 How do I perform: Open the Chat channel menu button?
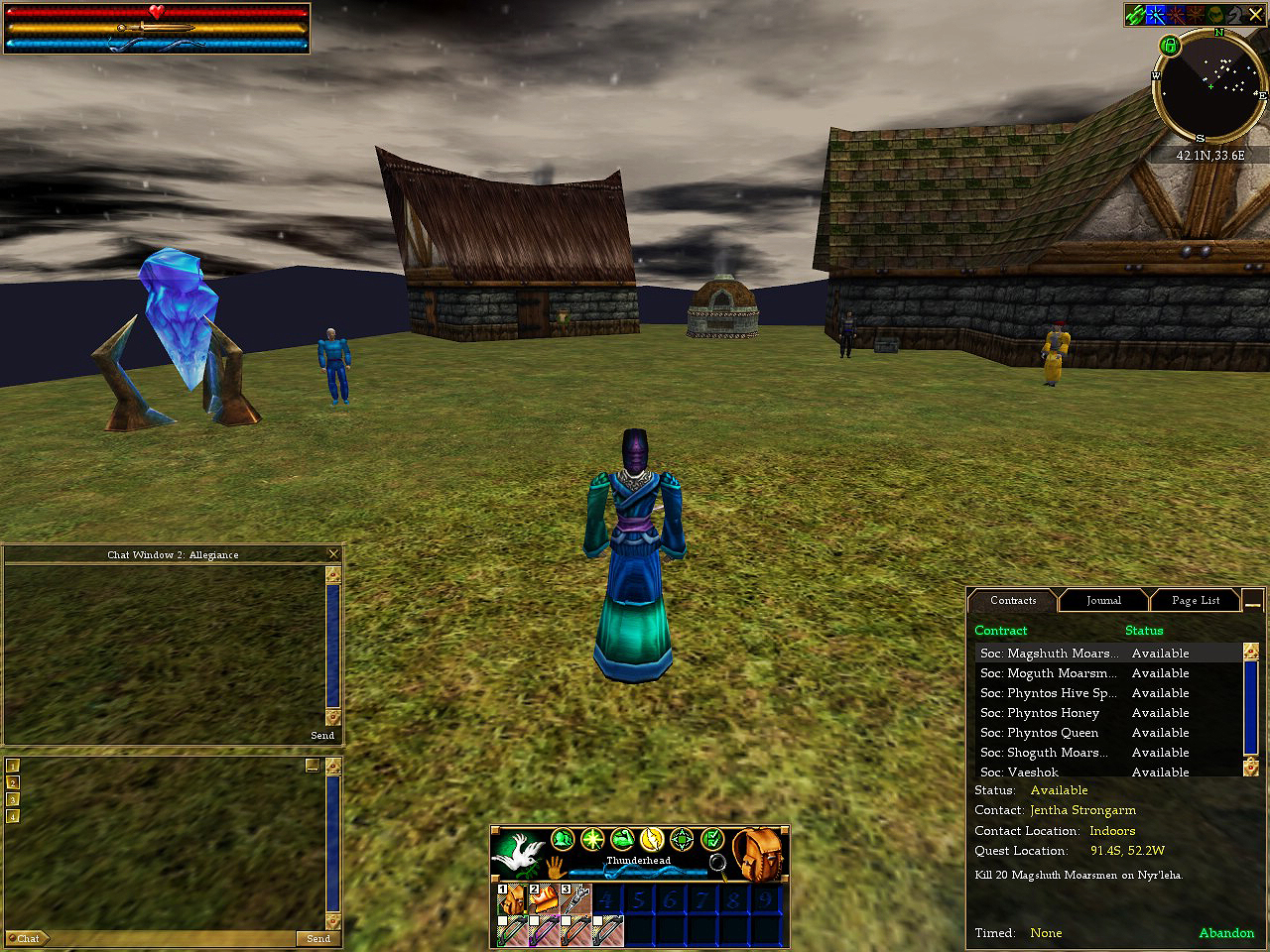[28, 938]
